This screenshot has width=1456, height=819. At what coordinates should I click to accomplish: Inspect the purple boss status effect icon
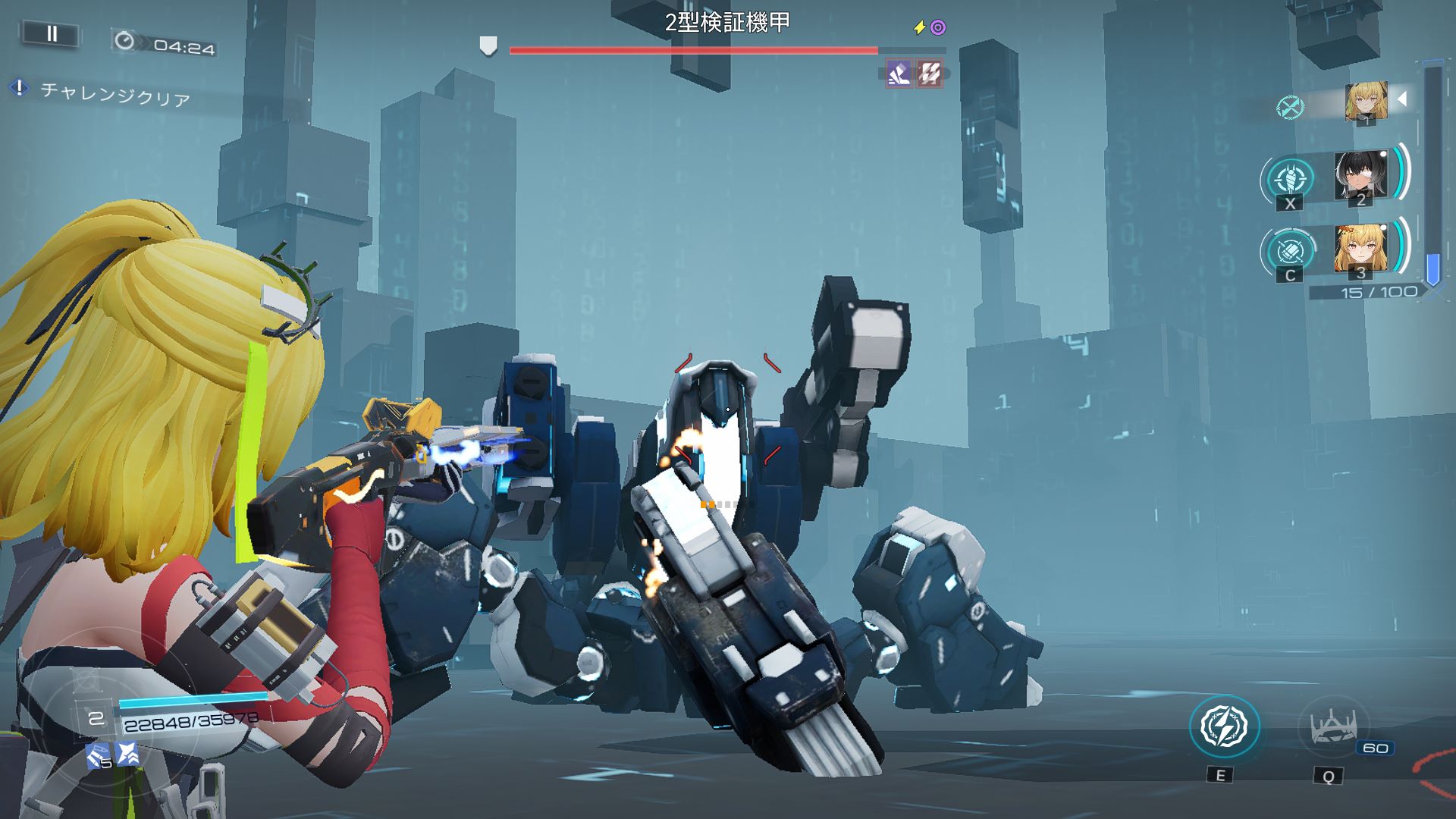click(x=899, y=74)
